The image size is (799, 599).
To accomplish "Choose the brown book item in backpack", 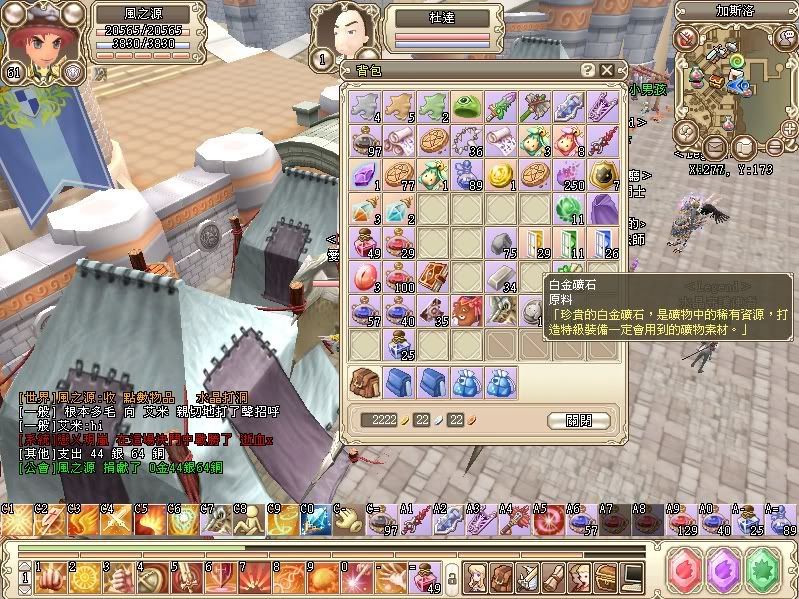I will click(x=430, y=277).
